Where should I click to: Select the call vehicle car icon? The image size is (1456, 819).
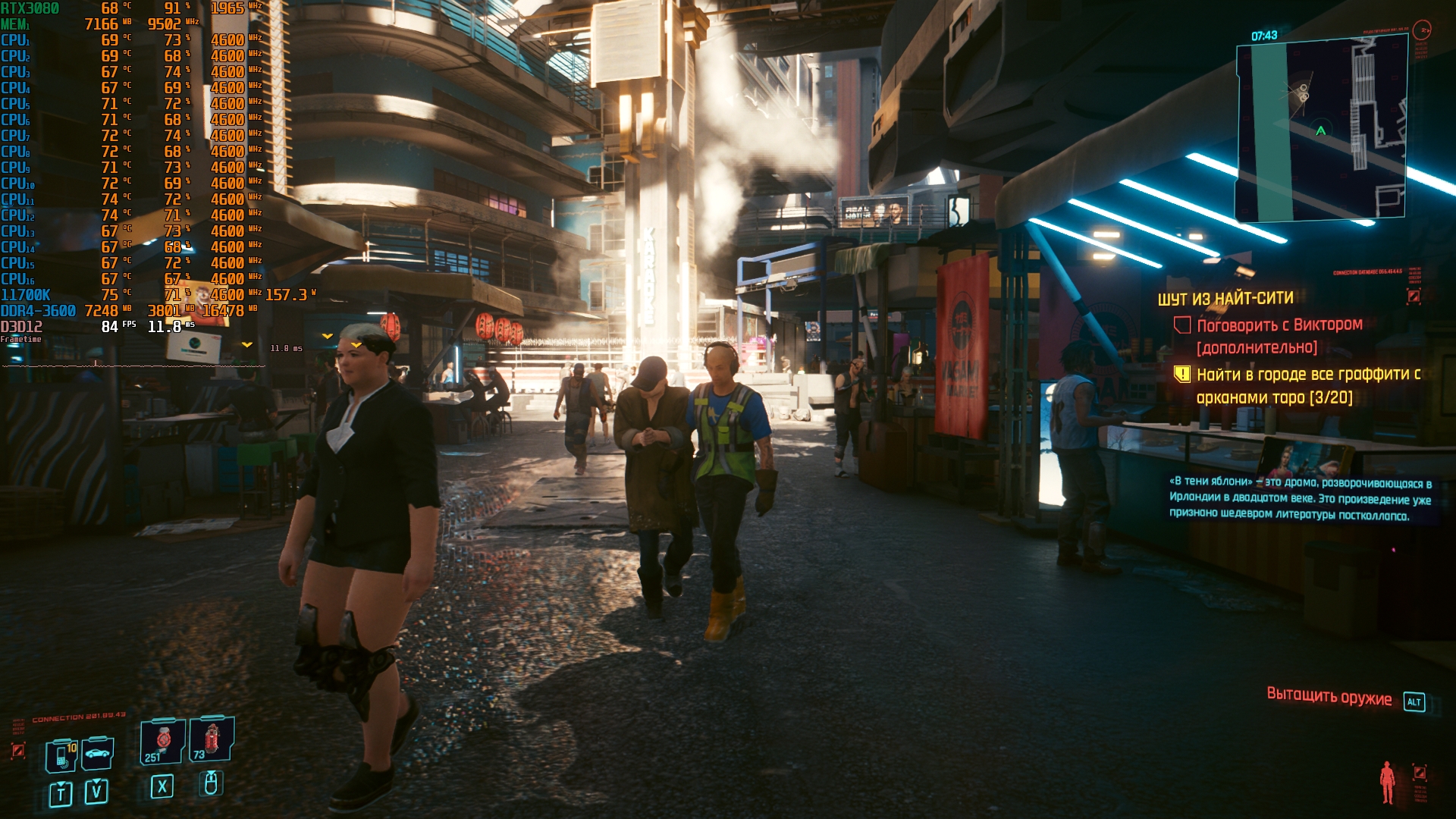click(x=98, y=753)
